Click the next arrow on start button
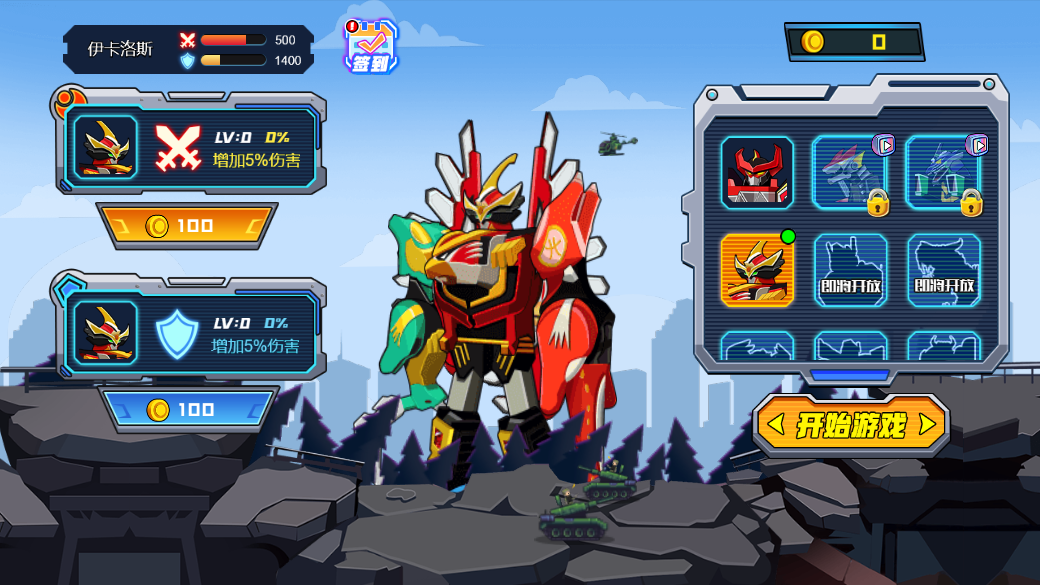Image resolution: width=1040 pixels, height=585 pixels. tap(927, 426)
